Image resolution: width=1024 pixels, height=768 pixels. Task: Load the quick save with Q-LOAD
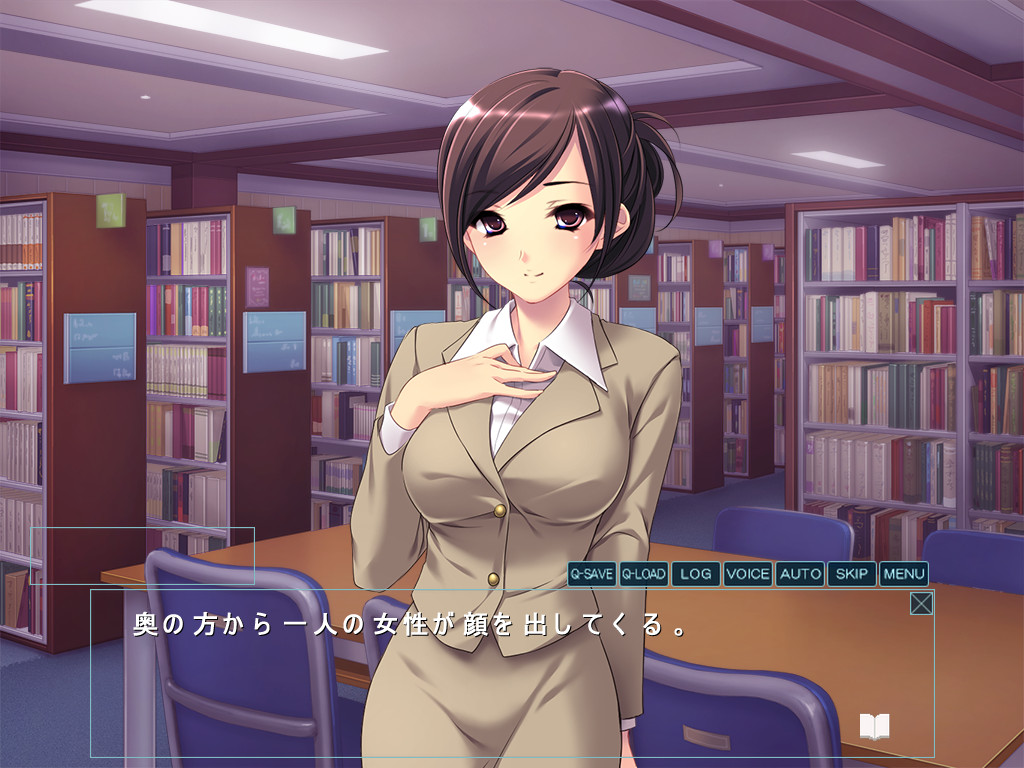[643, 574]
